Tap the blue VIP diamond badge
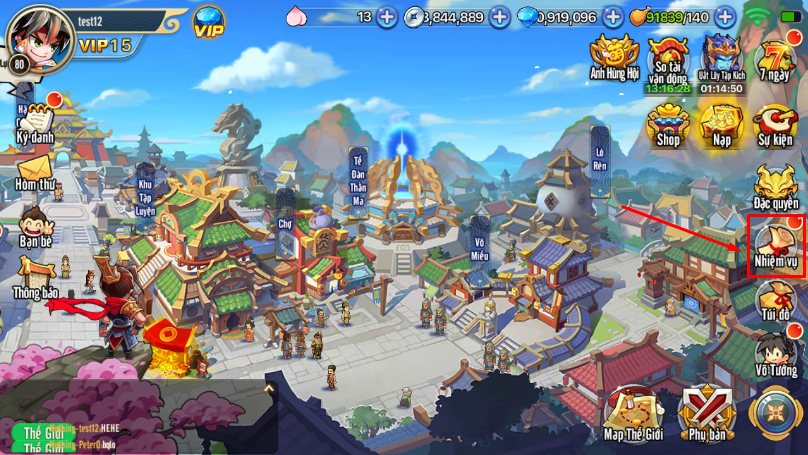 click(x=209, y=23)
